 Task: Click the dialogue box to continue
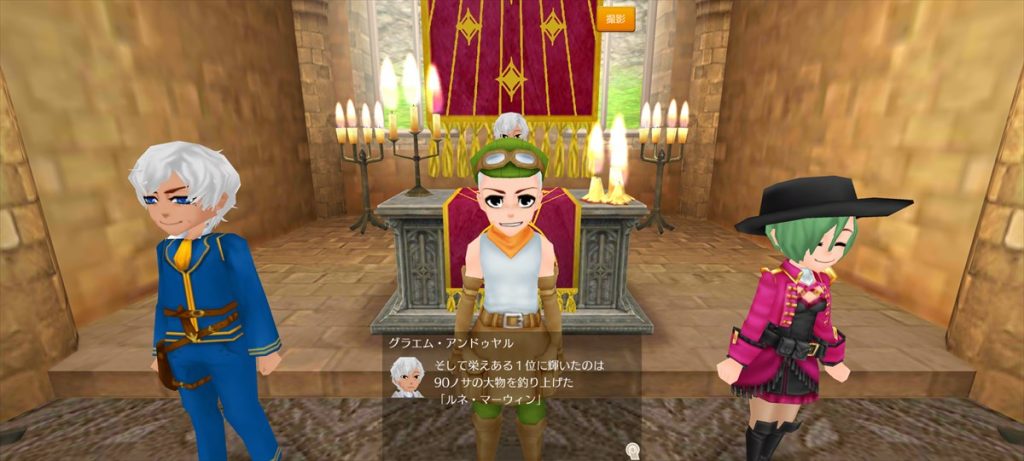(x=512, y=380)
